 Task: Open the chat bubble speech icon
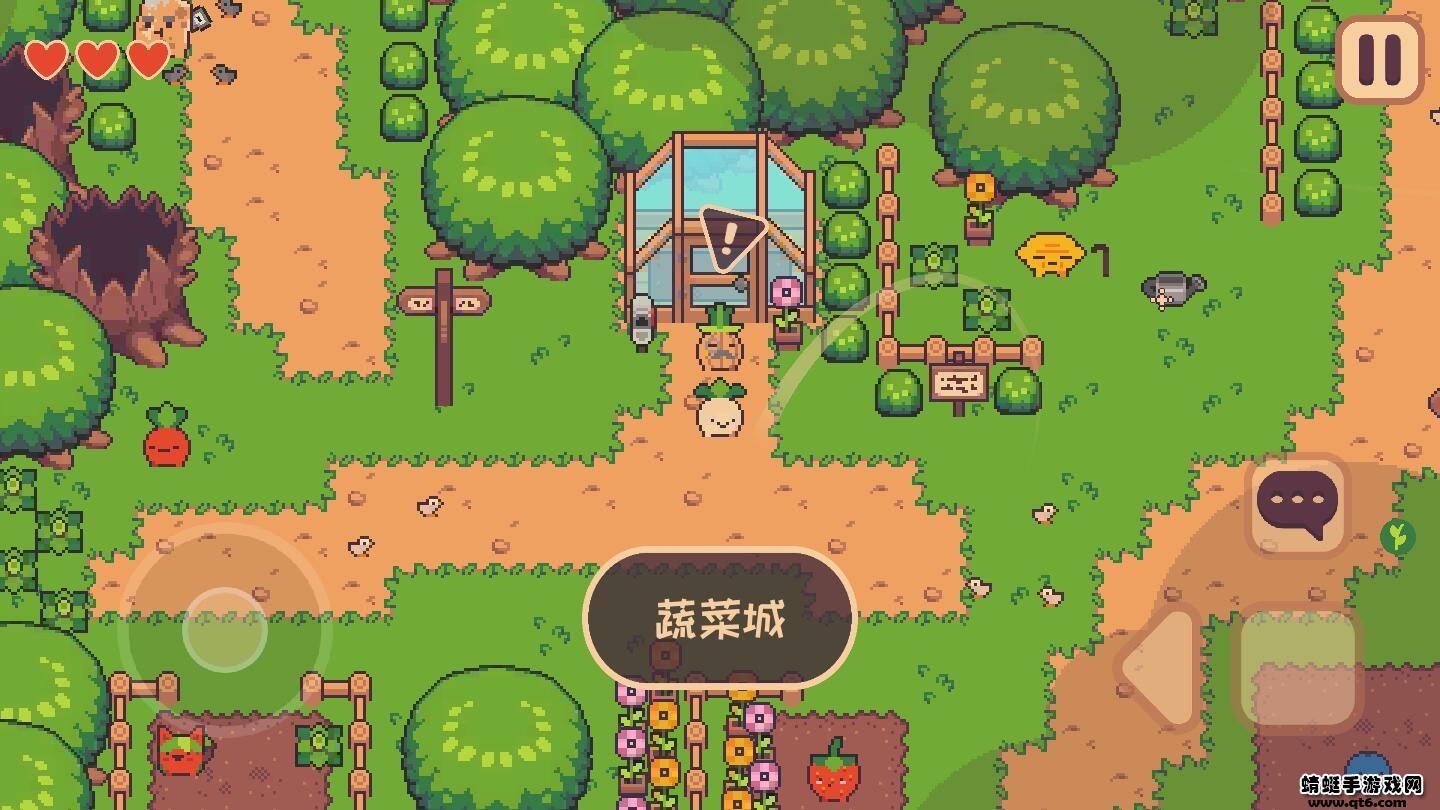pos(1295,505)
